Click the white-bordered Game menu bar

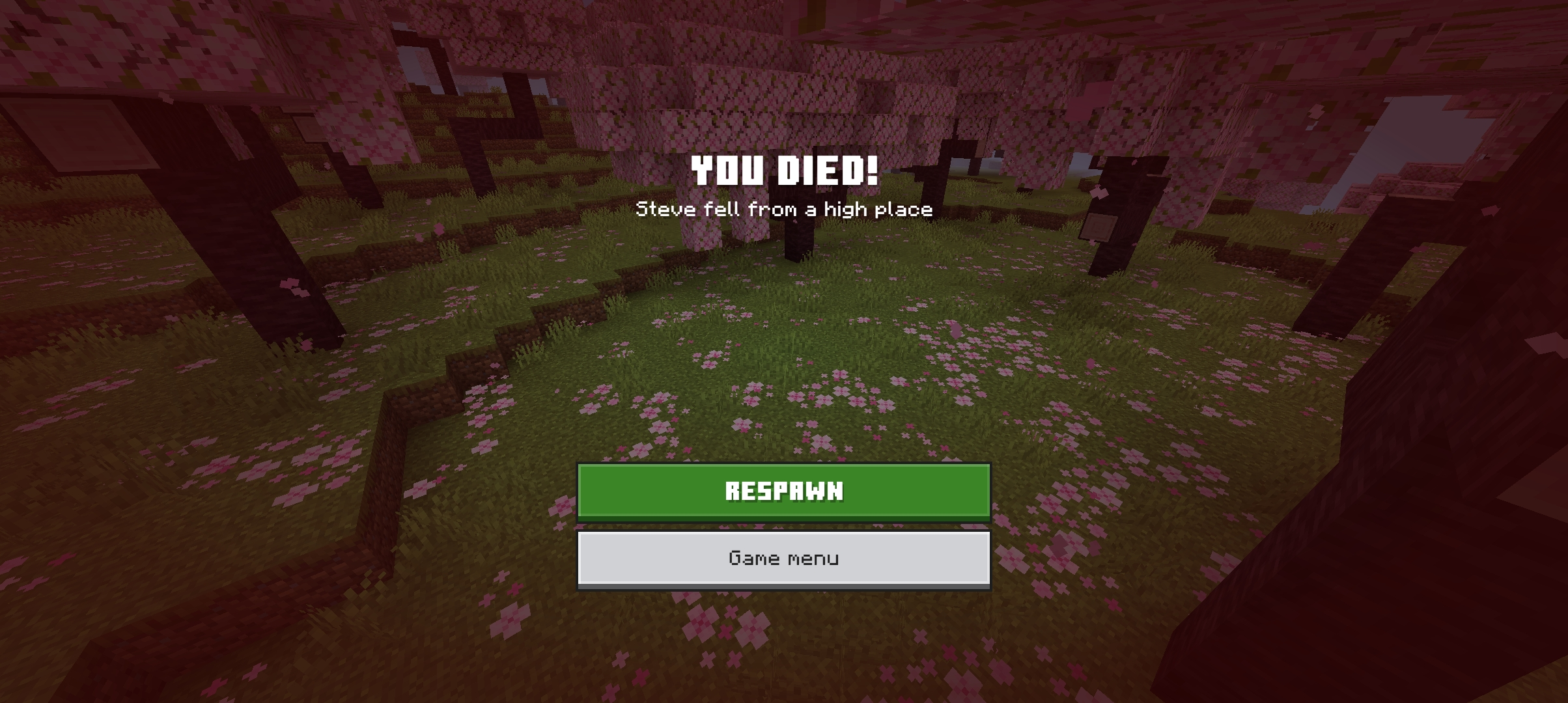784,558
